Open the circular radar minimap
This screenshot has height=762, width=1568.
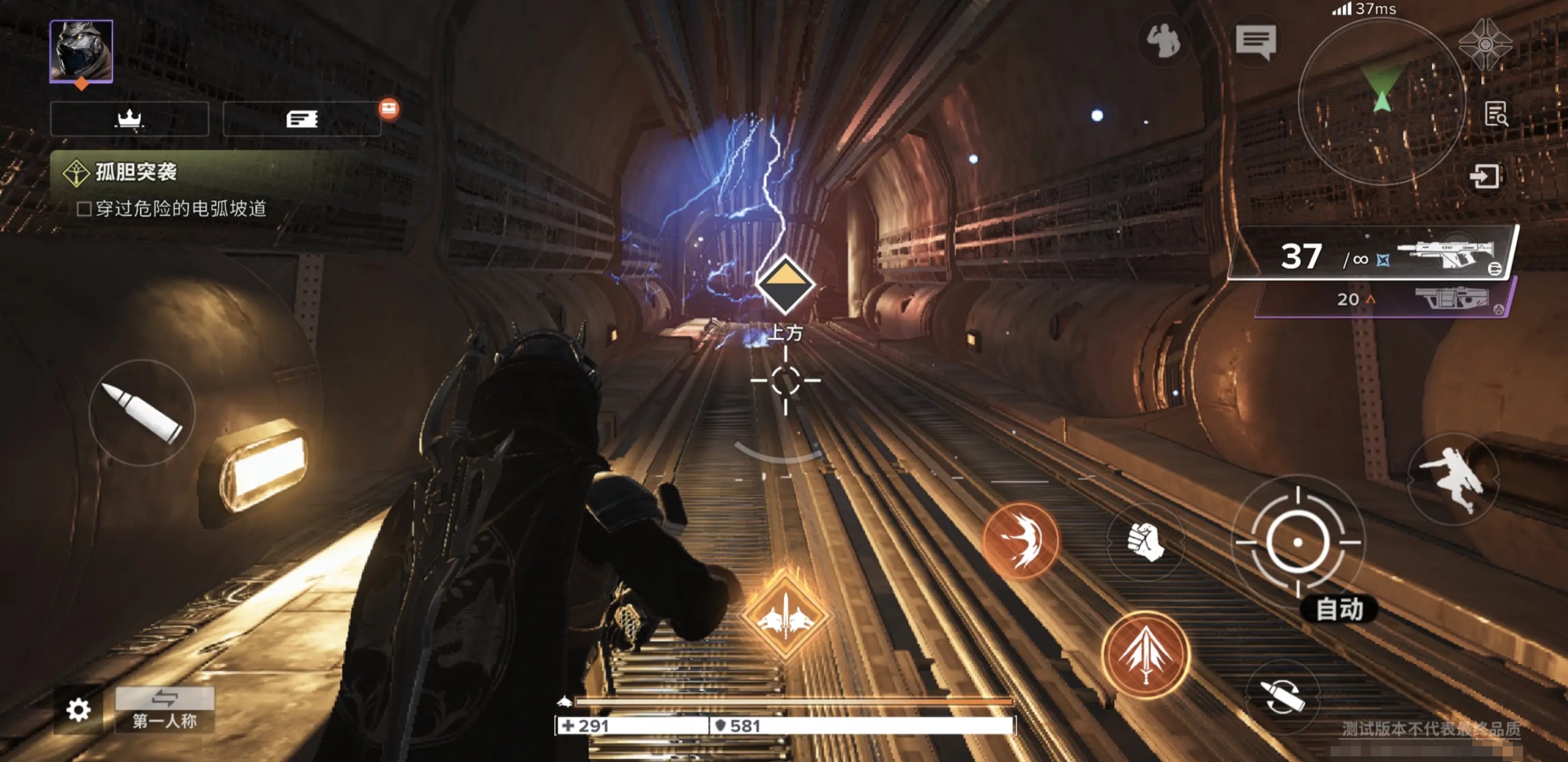(1381, 100)
